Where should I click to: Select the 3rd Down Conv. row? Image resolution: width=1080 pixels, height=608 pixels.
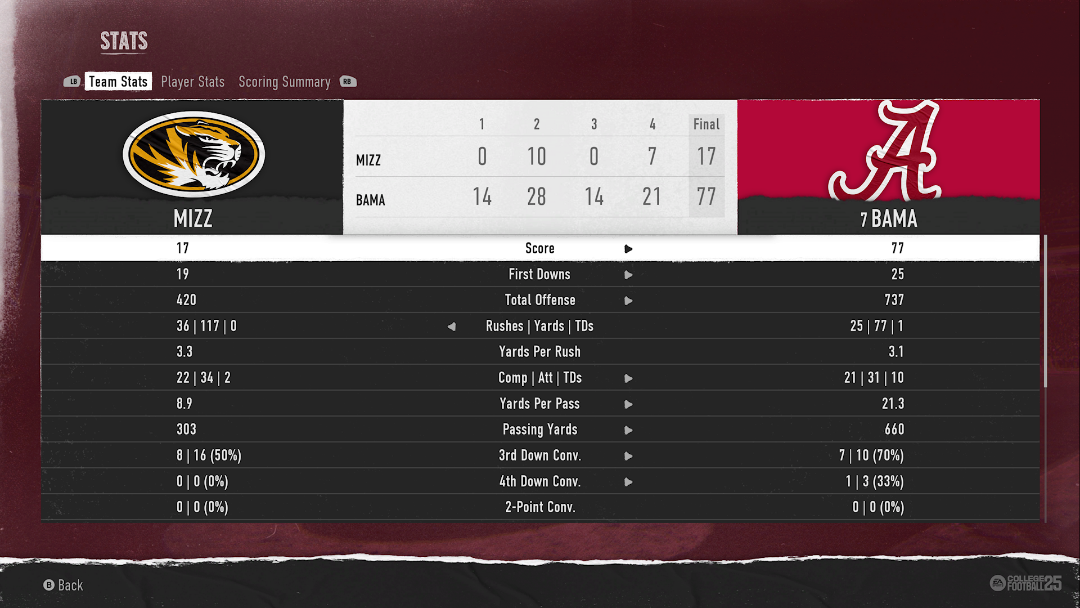coord(540,456)
